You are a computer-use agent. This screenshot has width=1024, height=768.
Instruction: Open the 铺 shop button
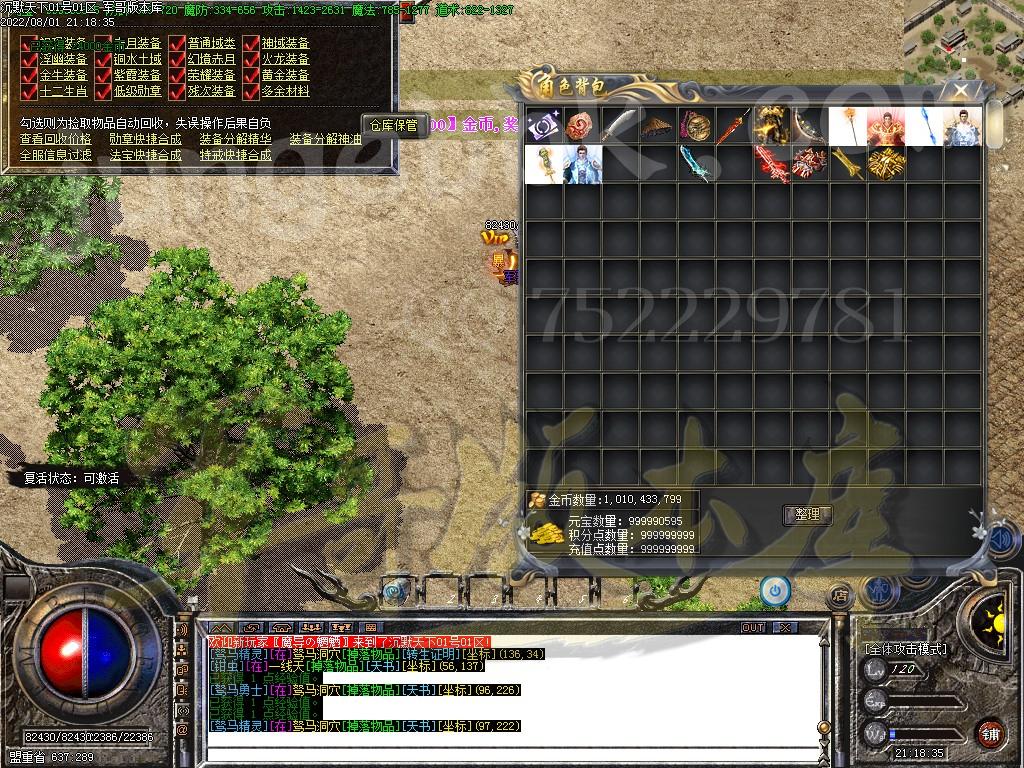990,733
